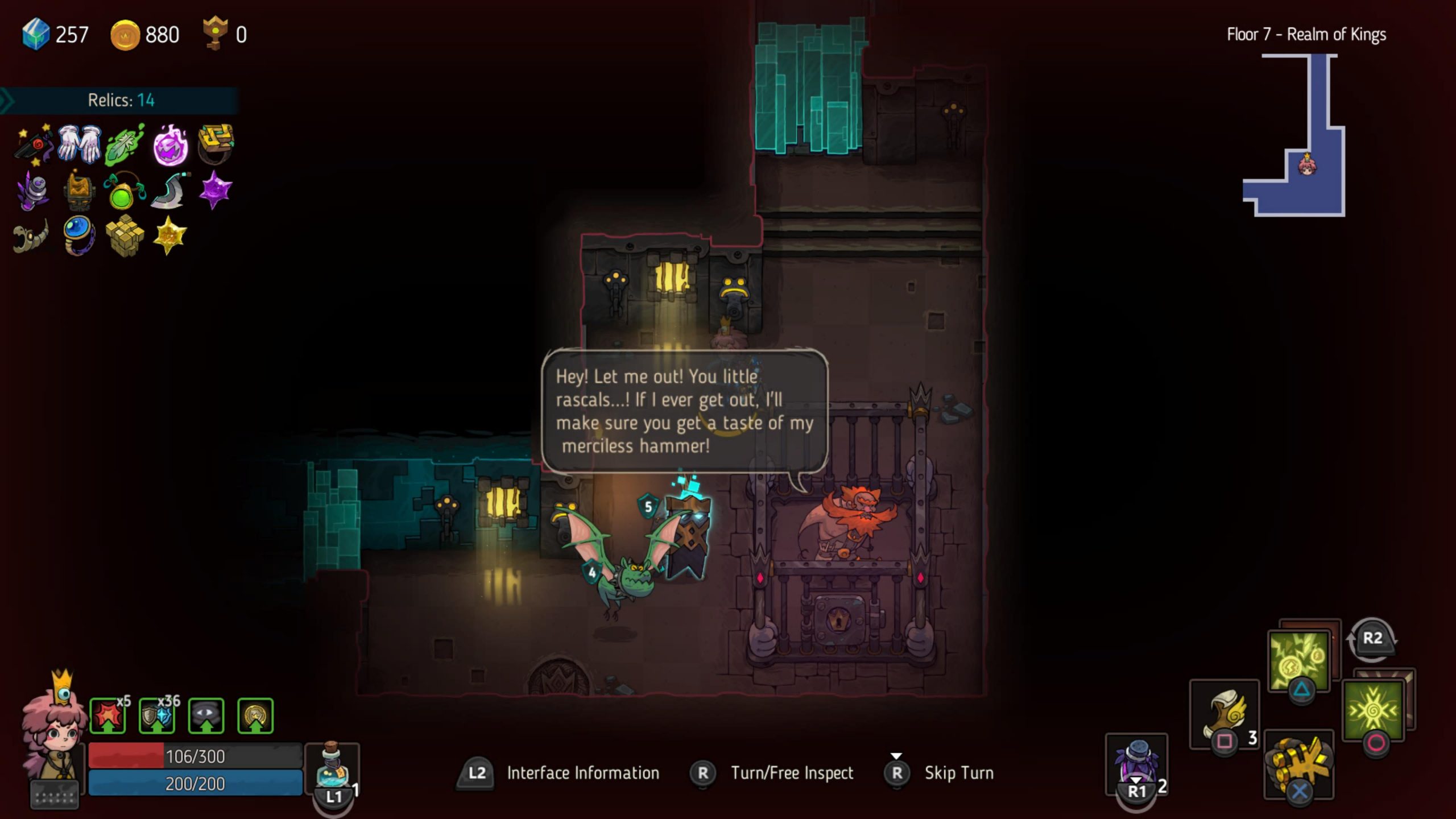
Task: Cast the green lightning coins skill
Action: tap(1299, 661)
